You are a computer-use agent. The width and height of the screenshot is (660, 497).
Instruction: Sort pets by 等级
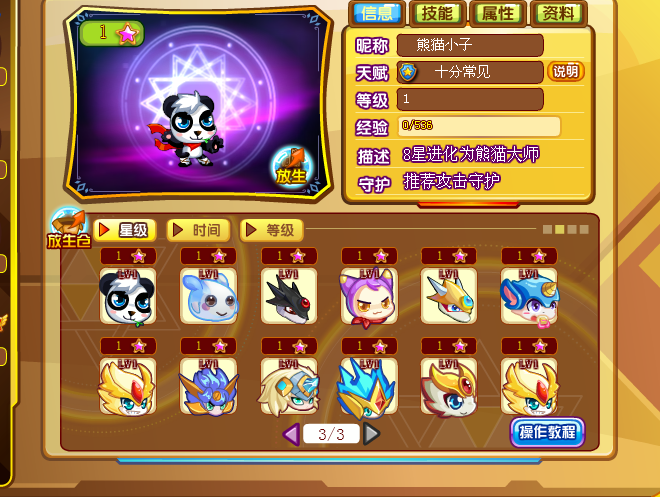[271, 230]
